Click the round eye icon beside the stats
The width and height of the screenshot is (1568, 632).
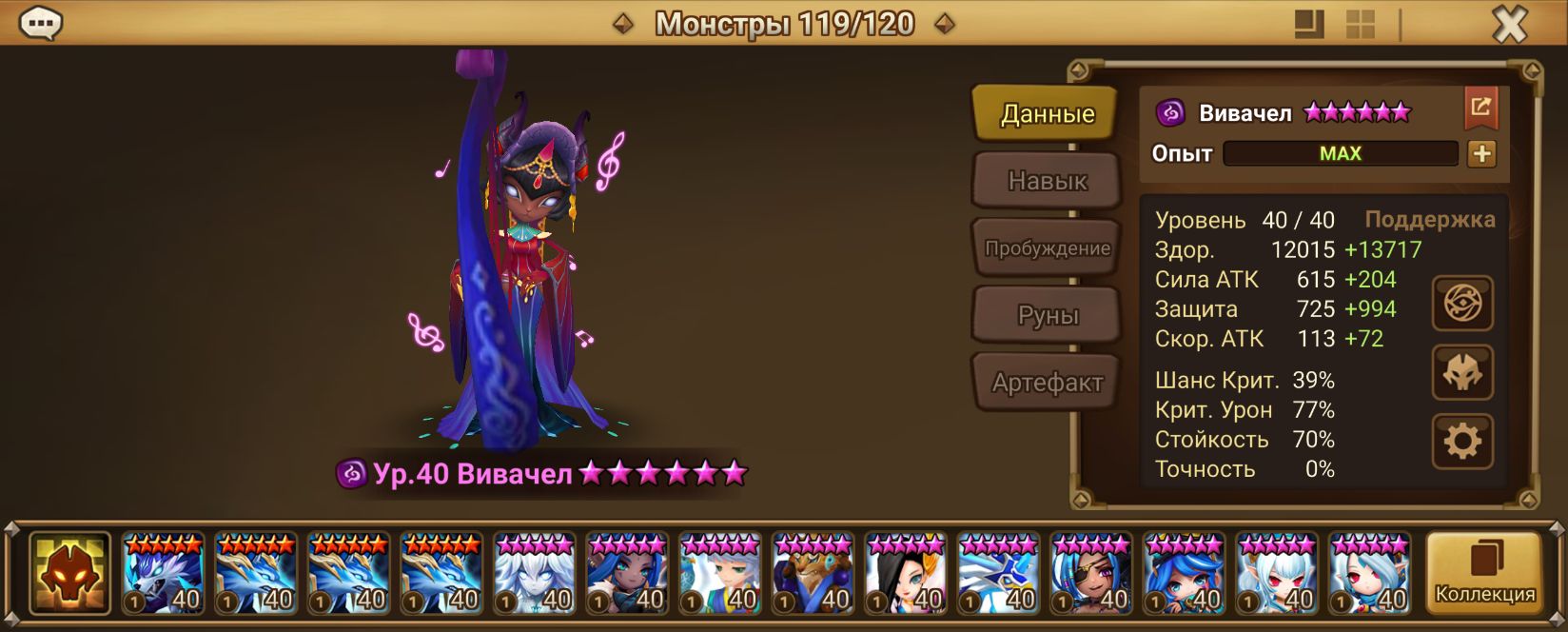[1462, 304]
